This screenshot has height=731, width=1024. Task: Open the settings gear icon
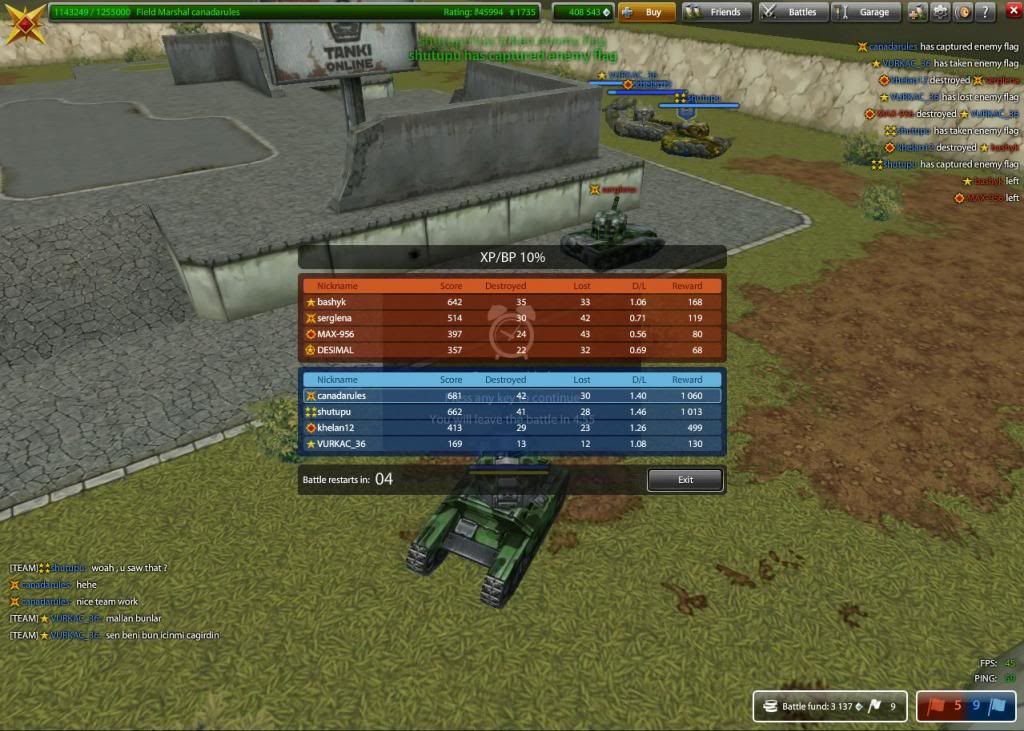[x=941, y=13]
